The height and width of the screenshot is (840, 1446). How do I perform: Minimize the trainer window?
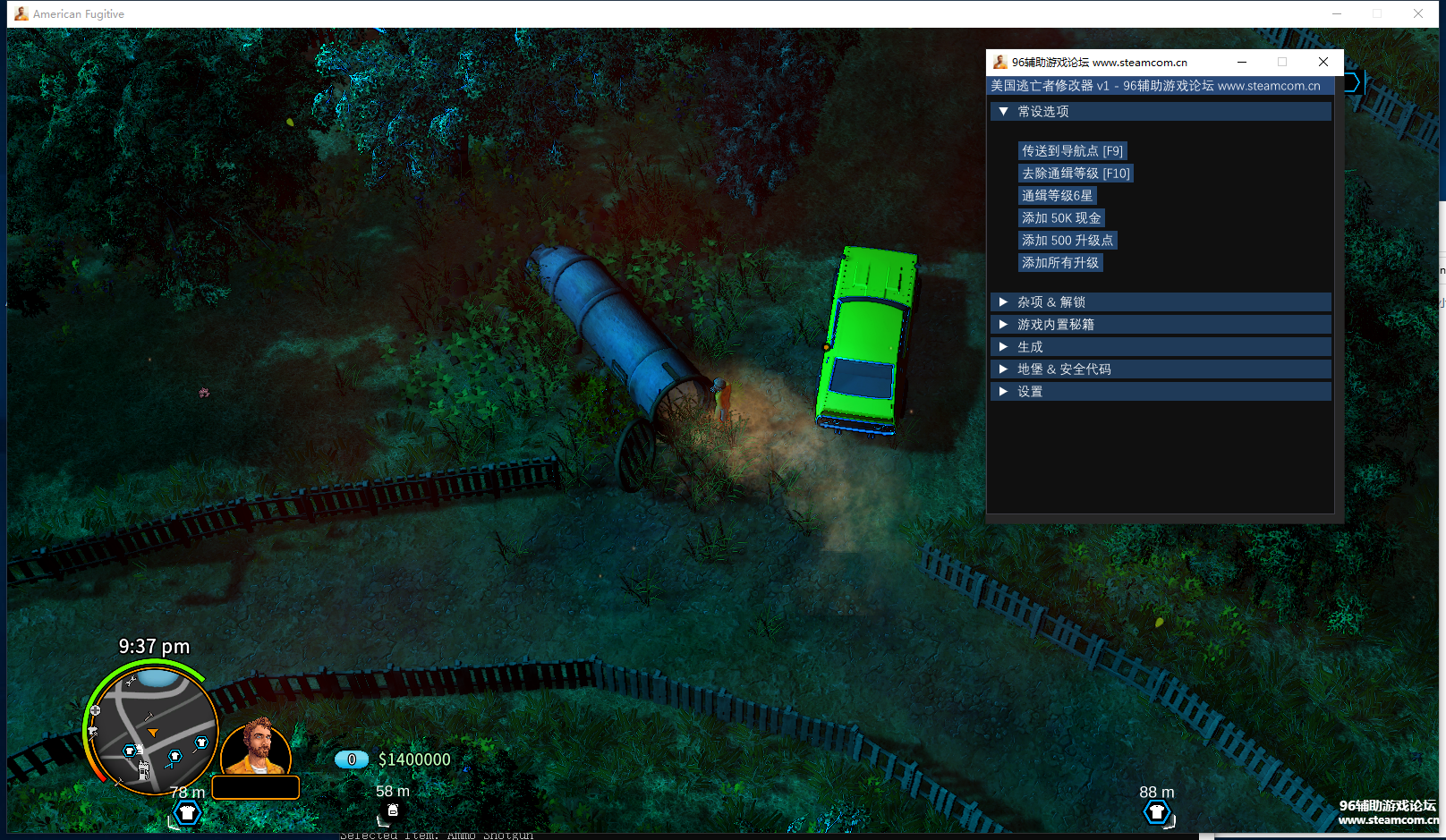[x=1242, y=62]
